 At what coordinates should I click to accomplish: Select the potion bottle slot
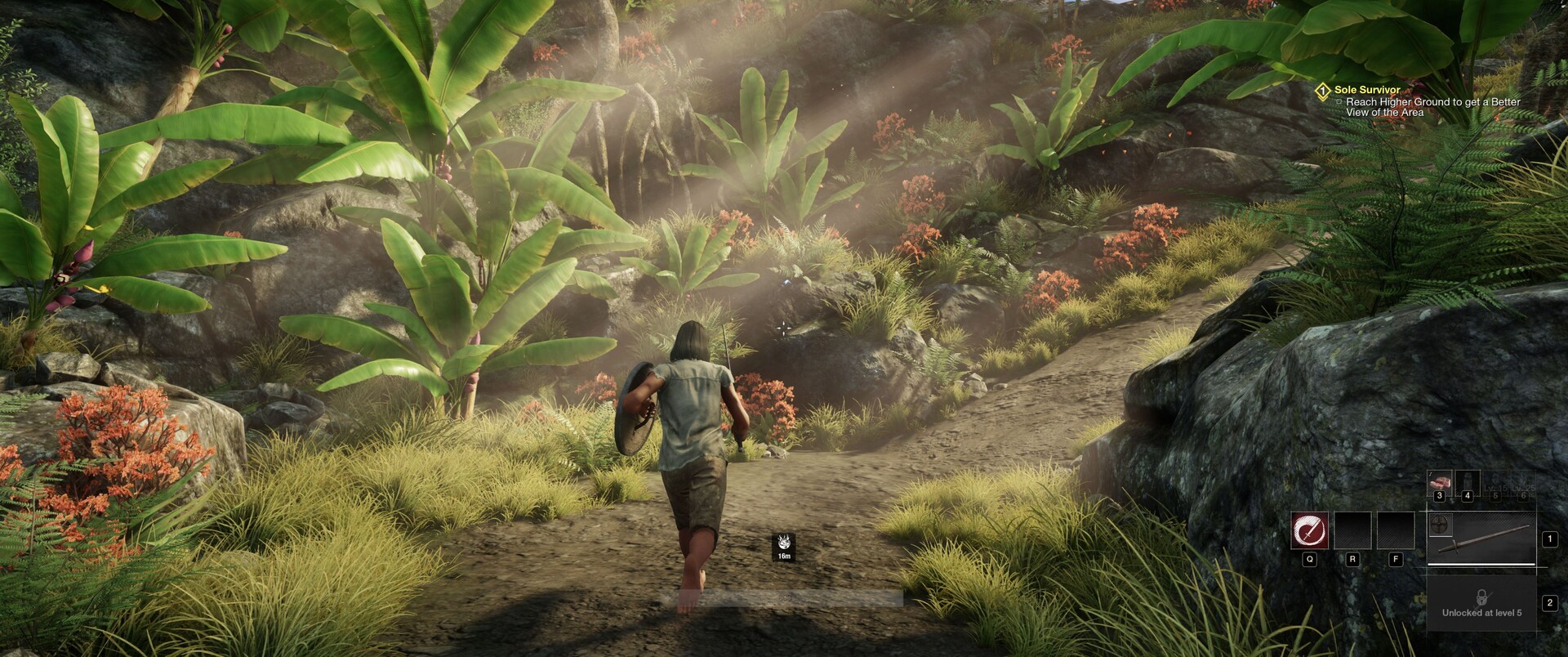(1467, 483)
